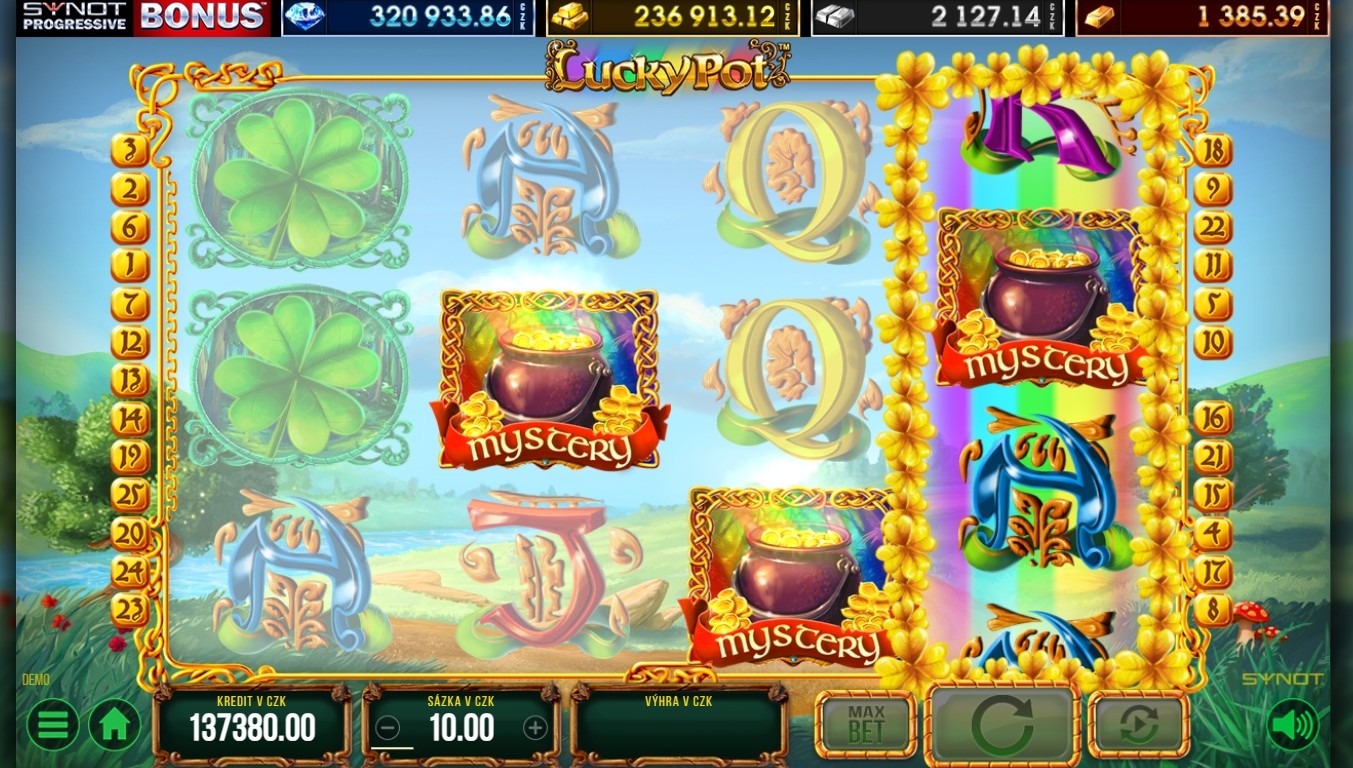Decrease the bet with minus button
1353x768 pixels.
tap(389, 728)
